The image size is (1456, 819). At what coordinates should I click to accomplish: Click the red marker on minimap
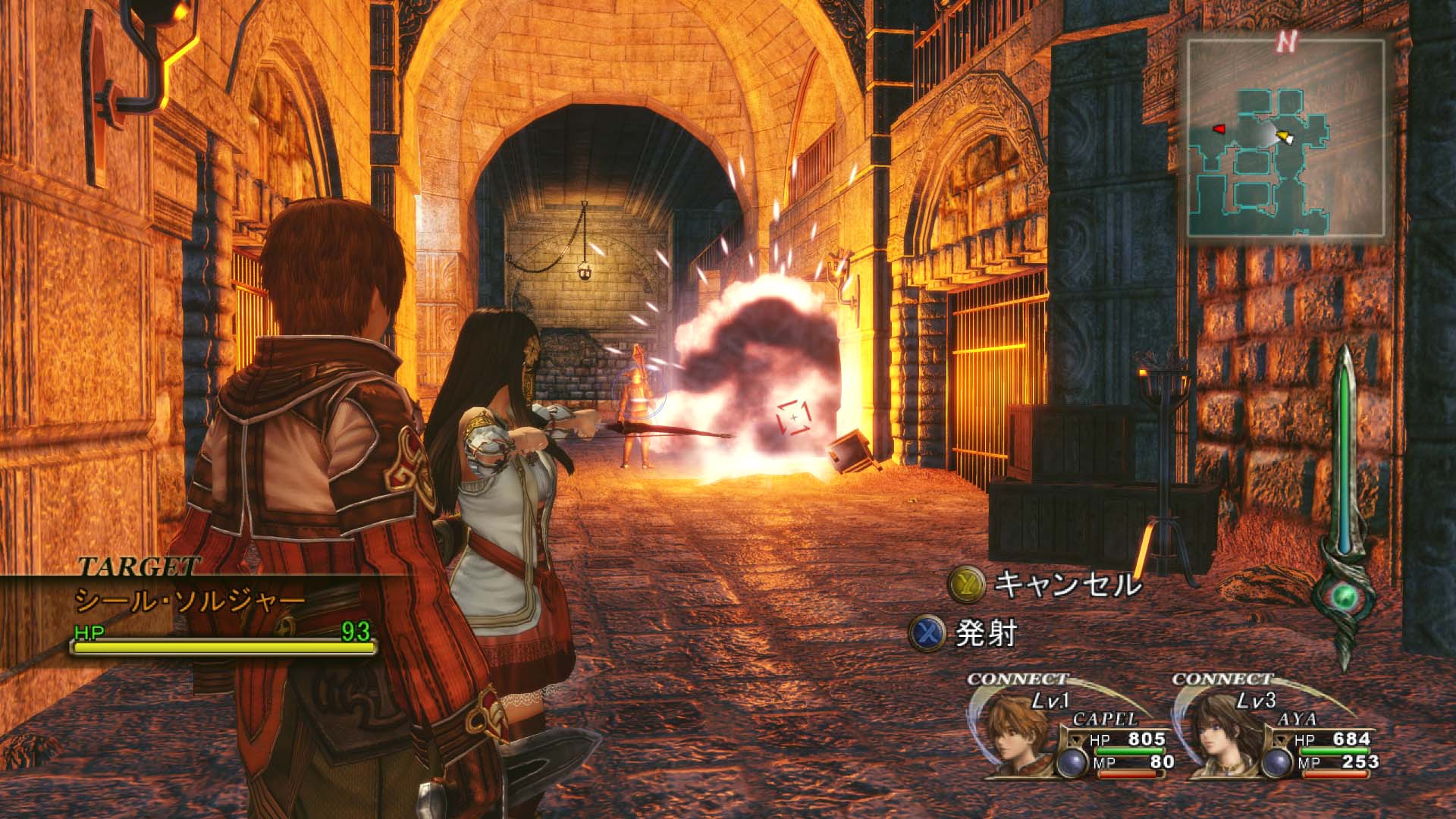point(1219,130)
